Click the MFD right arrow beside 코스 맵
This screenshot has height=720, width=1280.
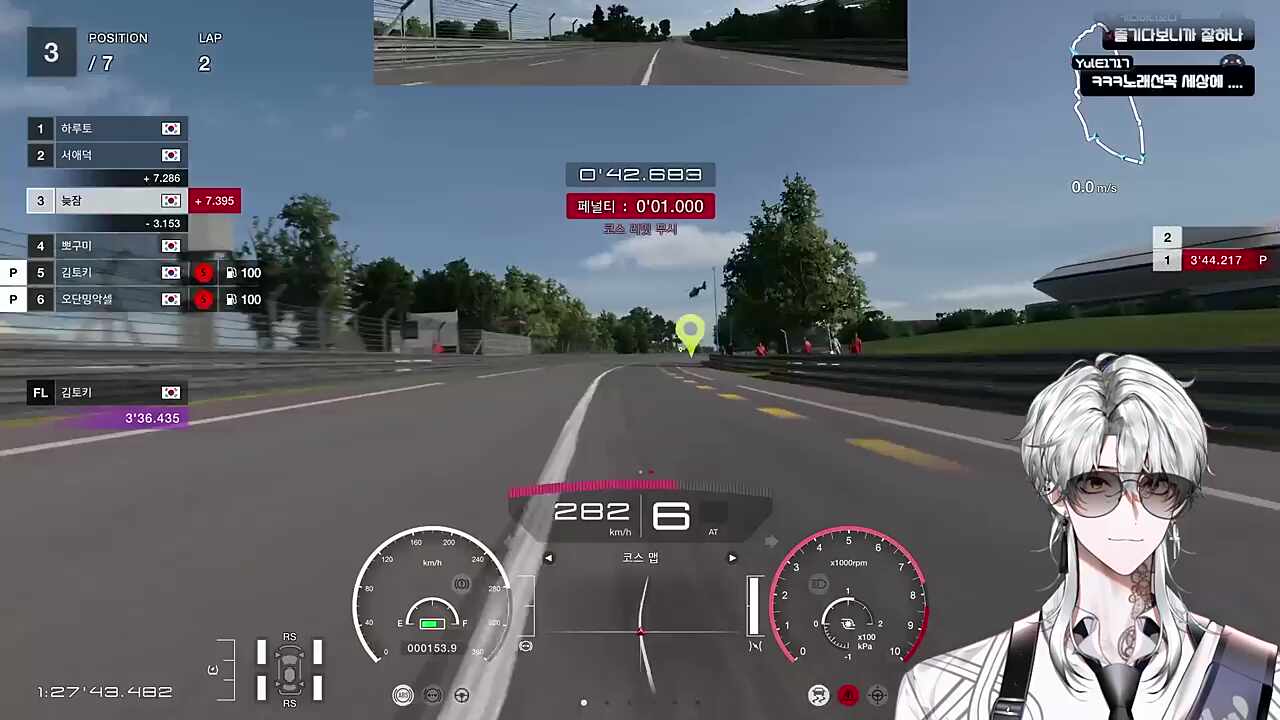(x=732, y=558)
